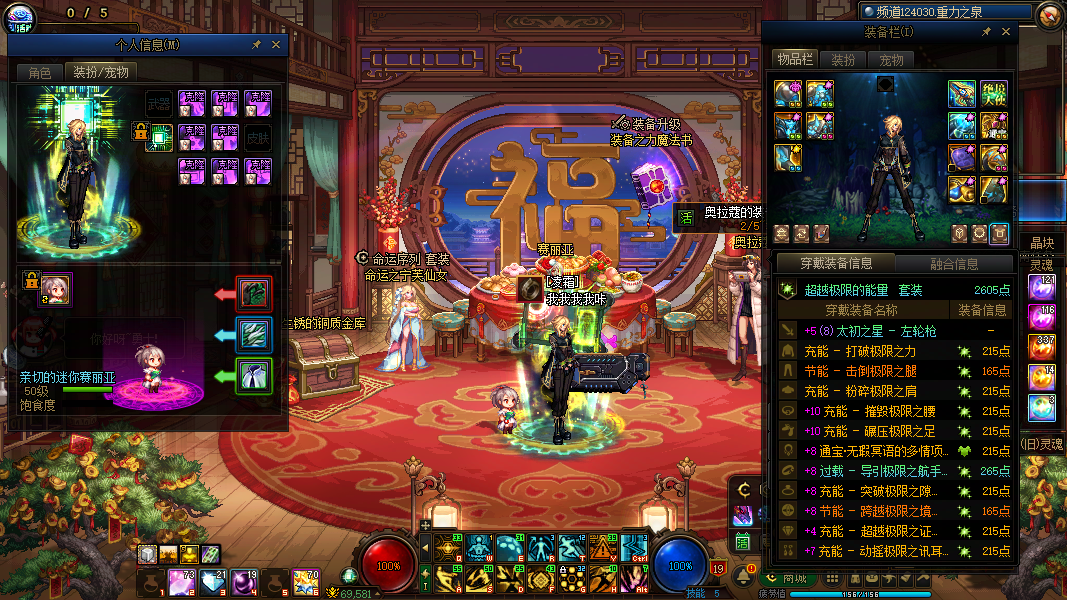Open the 宠物 tab in equipment panel
Viewport: 1067px width, 600px height.
[890, 60]
